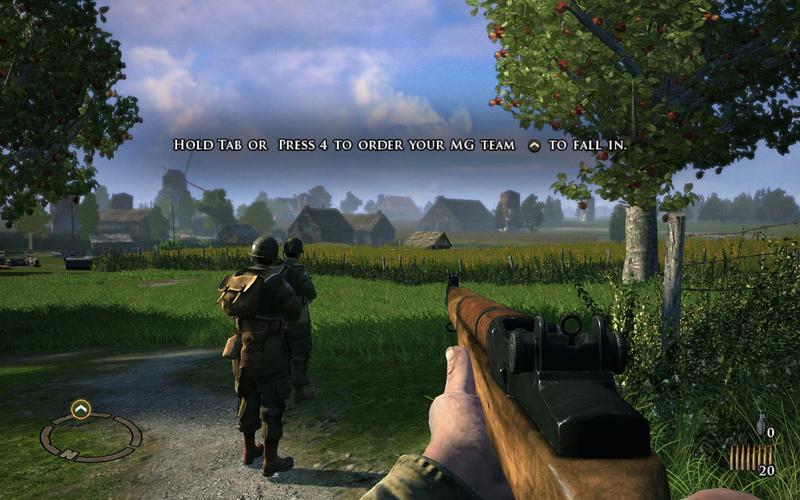This screenshot has height=500, width=800.
Task: Select the MG team chevron marker on compass
Action: pyautogui.click(x=81, y=408)
